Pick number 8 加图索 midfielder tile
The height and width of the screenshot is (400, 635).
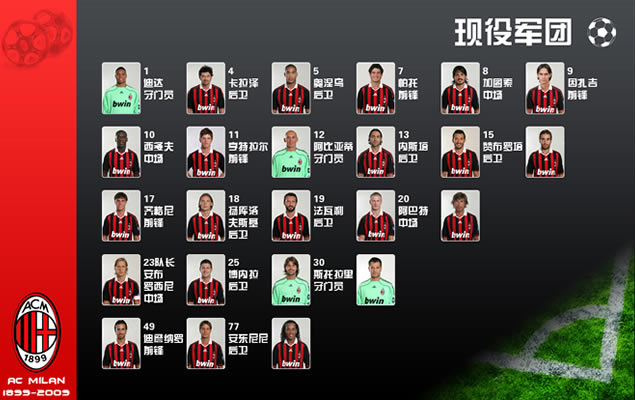point(461,88)
